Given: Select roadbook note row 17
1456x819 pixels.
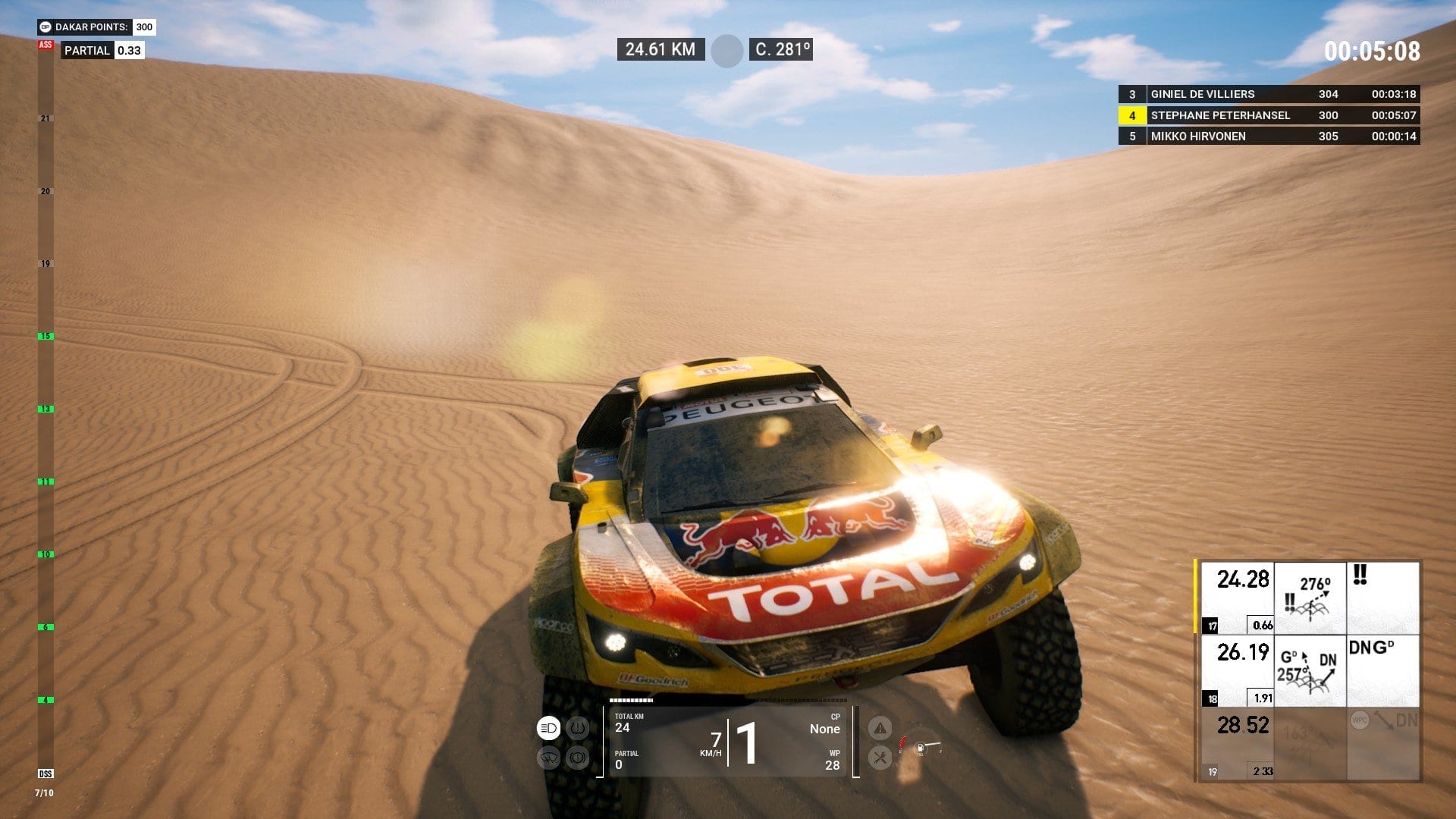Looking at the screenshot, I should [1308, 598].
